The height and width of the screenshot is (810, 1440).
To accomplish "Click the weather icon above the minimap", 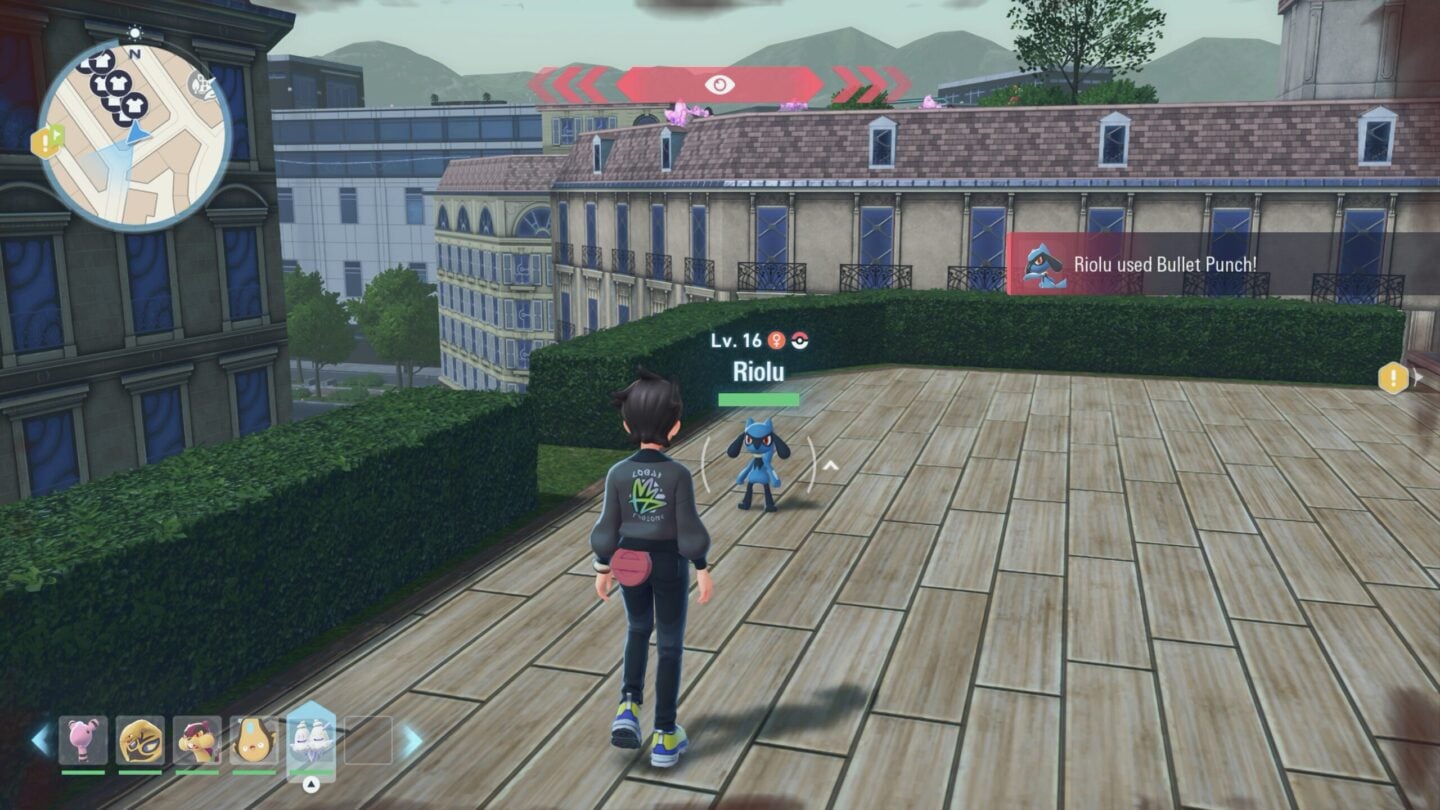I will (x=134, y=32).
